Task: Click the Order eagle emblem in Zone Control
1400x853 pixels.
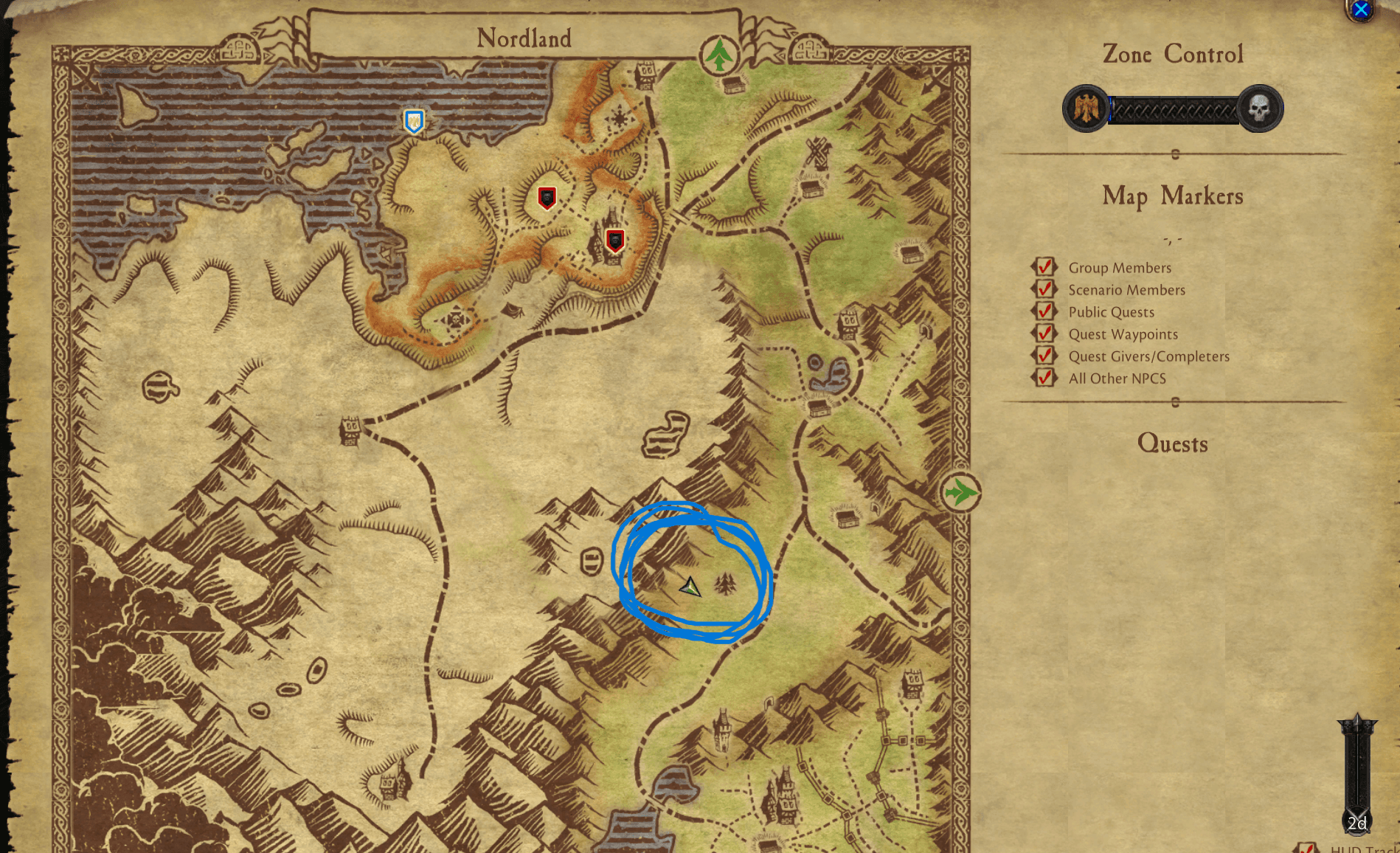Action: (1086, 109)
